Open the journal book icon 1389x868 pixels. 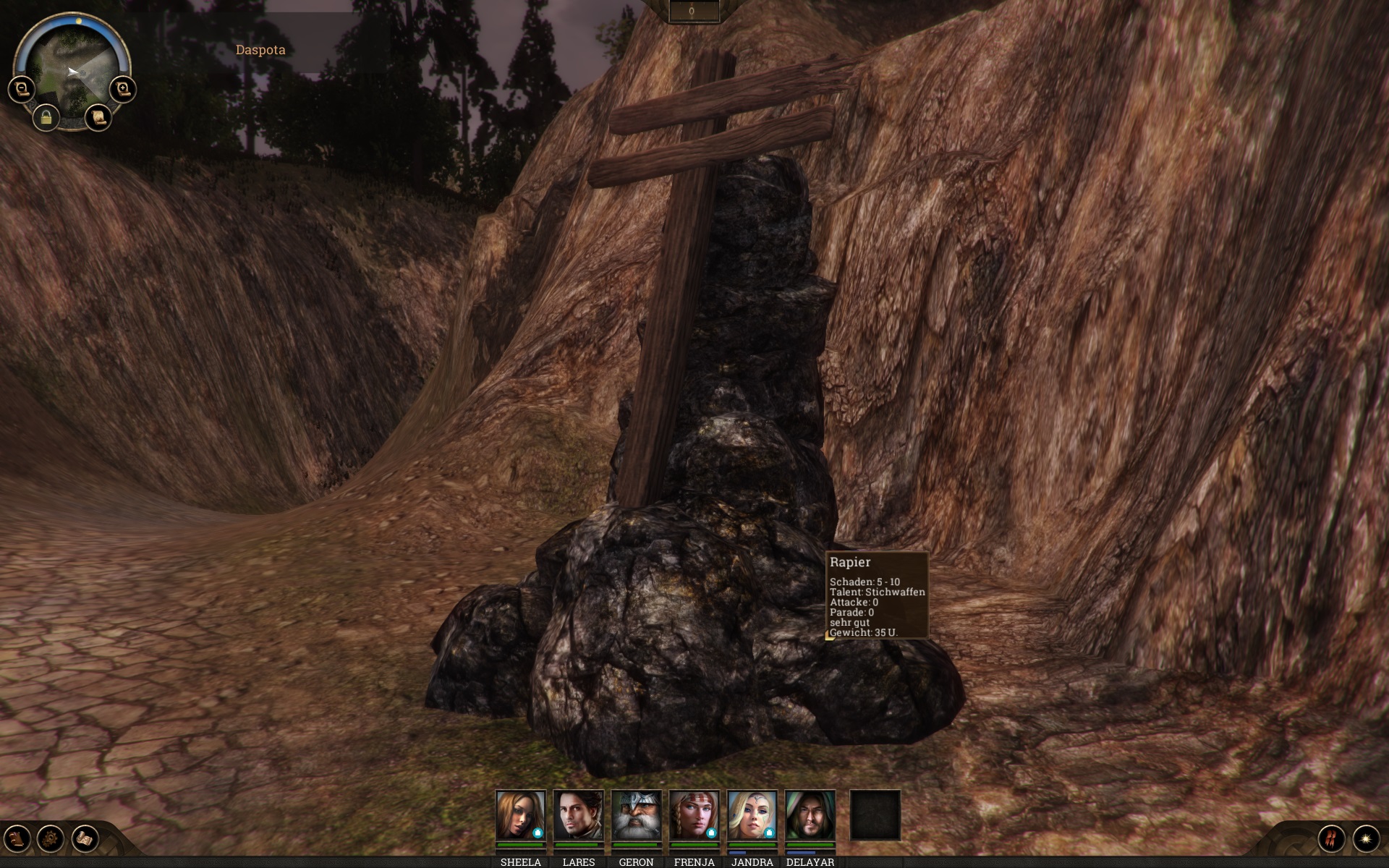point(17,838)
